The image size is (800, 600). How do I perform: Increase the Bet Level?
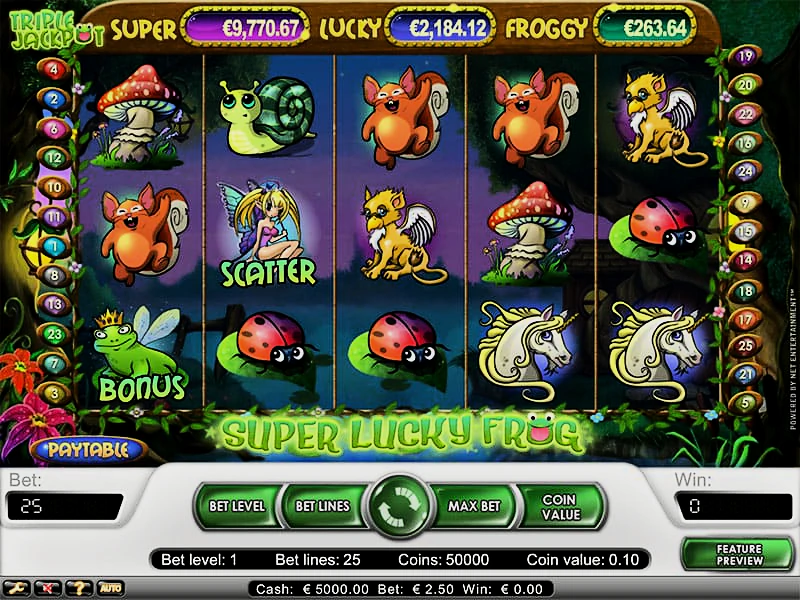pyautogui.click(x=237, y=506)
